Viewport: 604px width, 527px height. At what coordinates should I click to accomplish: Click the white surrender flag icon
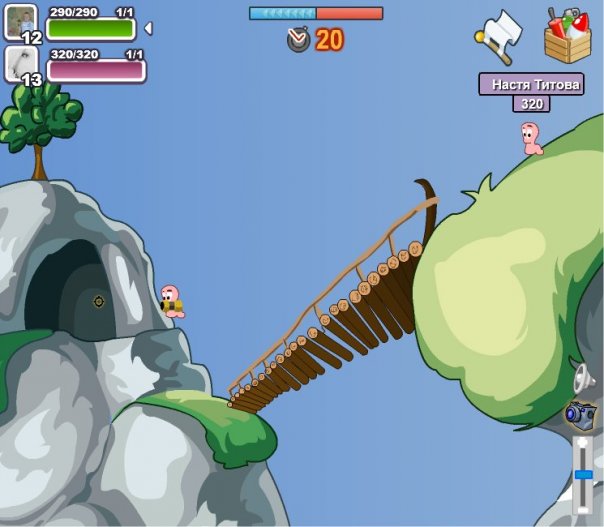[498, 33]
